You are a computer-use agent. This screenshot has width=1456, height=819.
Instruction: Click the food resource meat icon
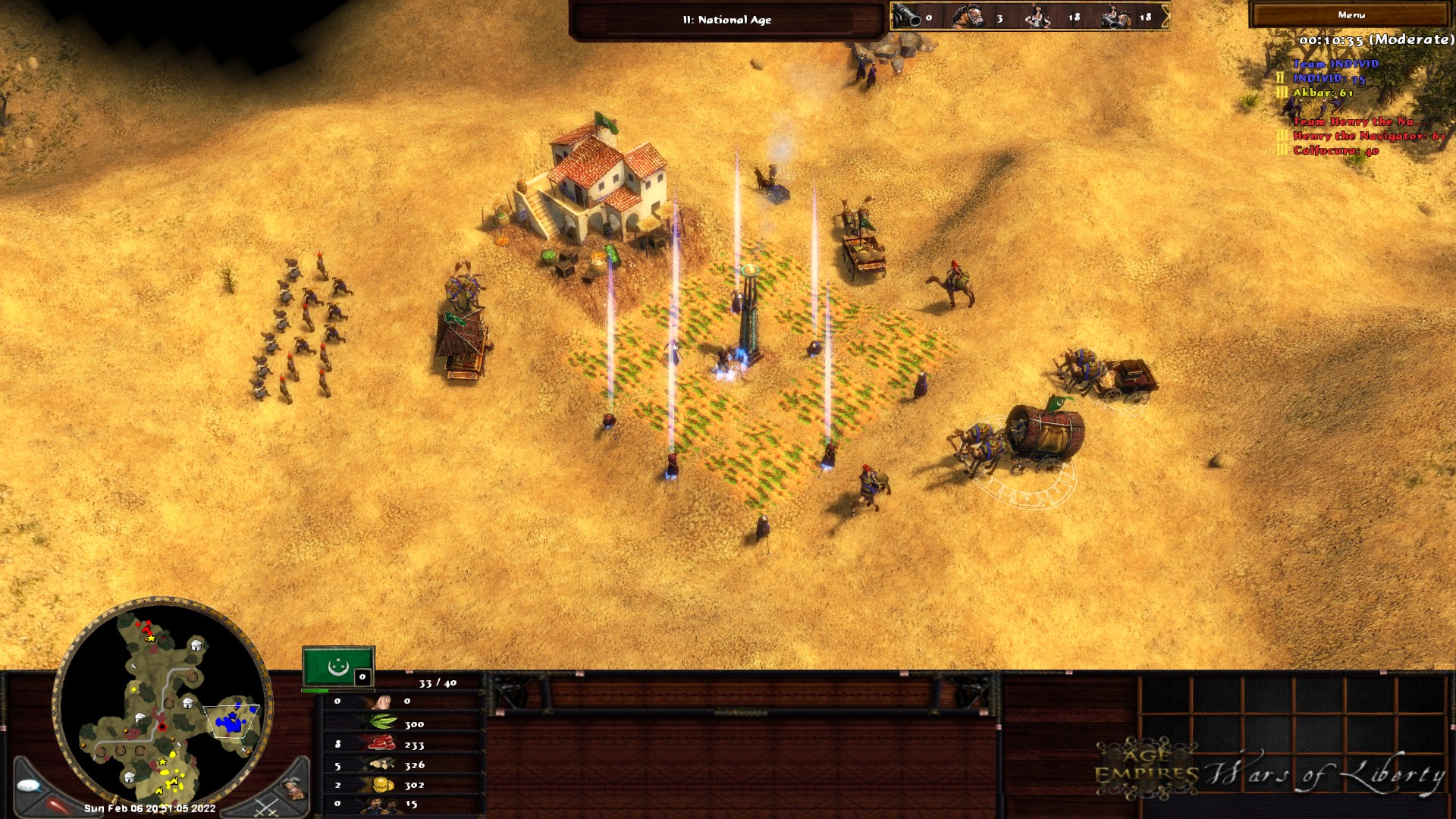pyautogui.click(x=382, y=745)
